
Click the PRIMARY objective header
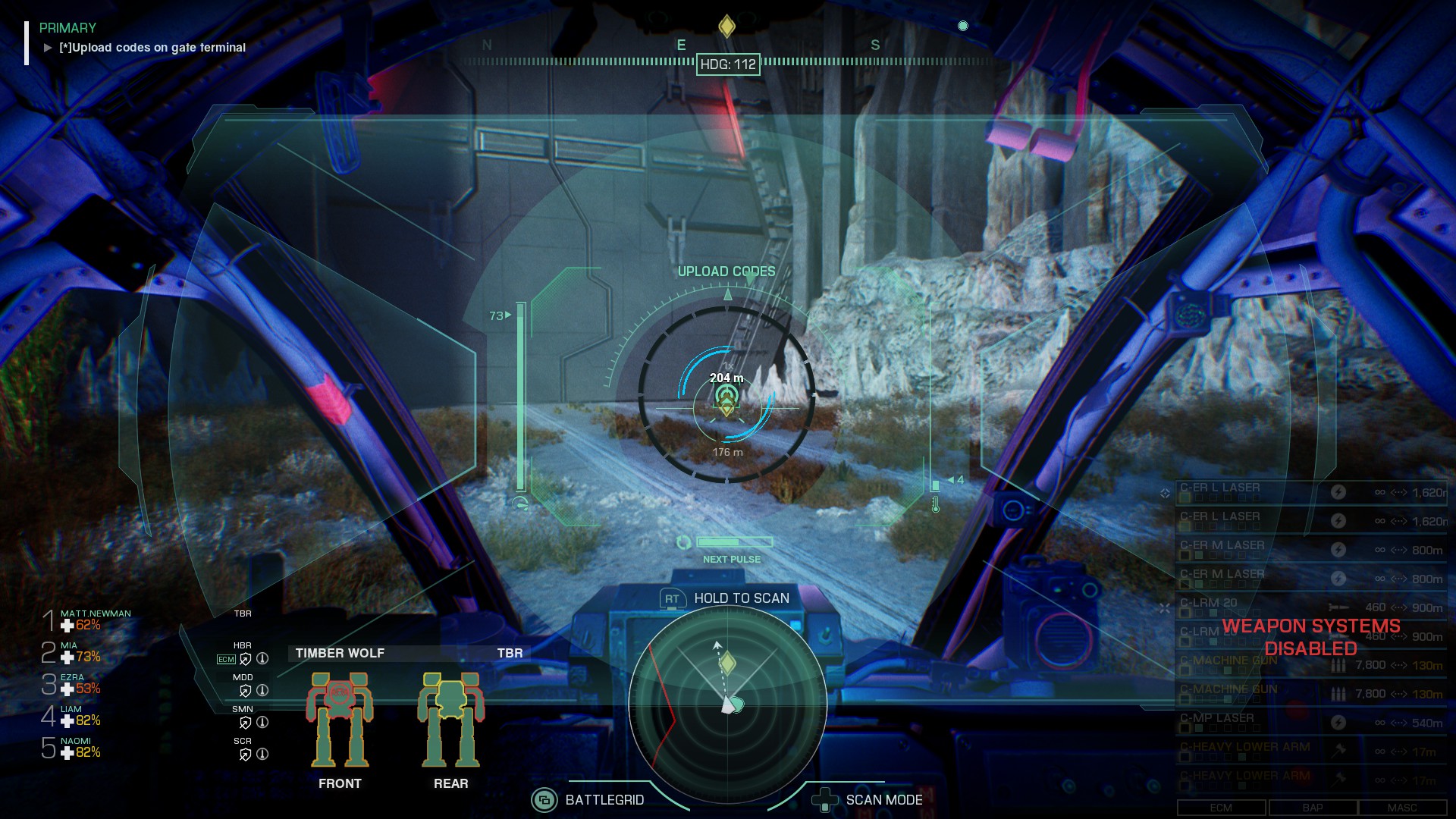67,29
